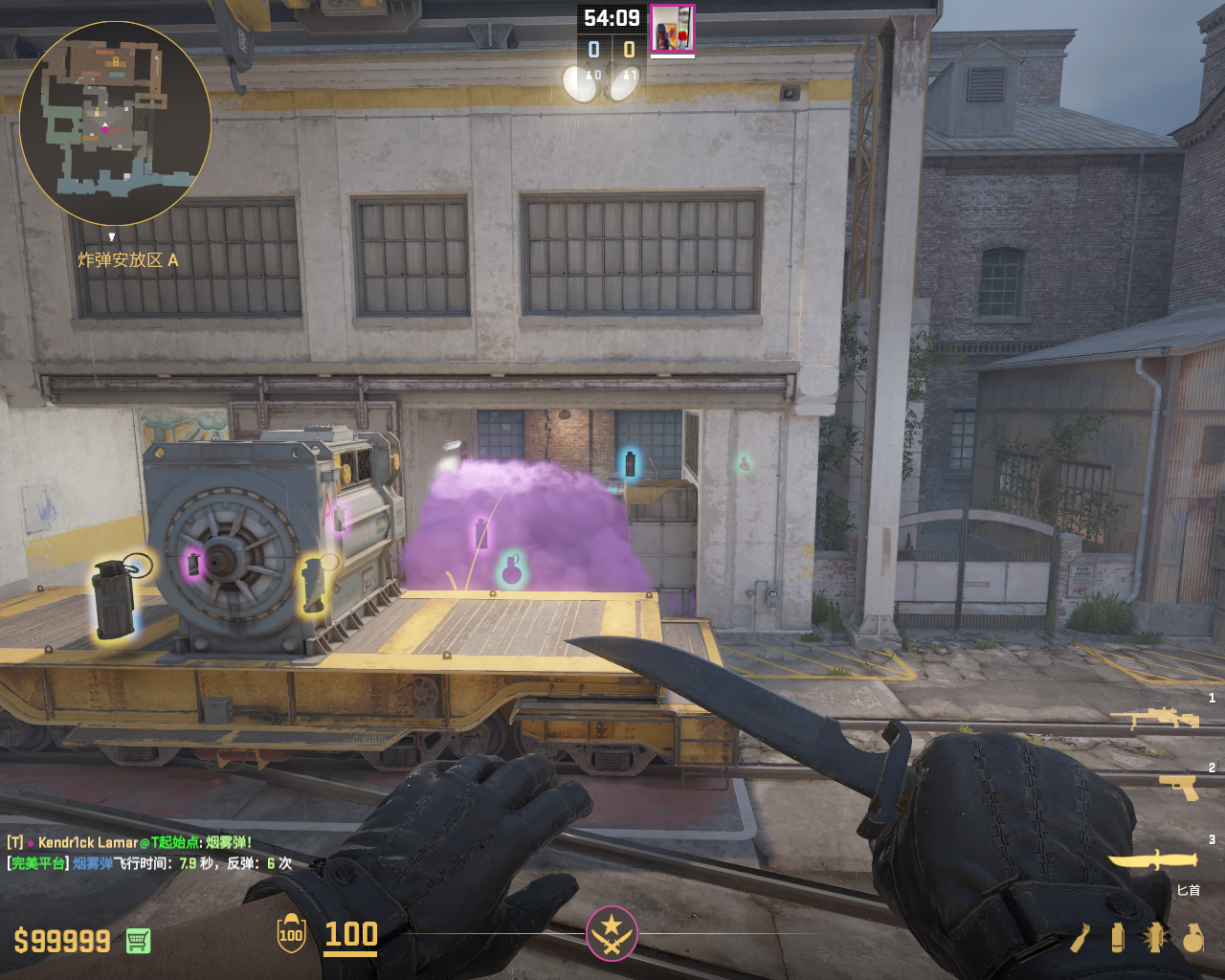Select the sniper rifle in slot 1
The width and height of the screenshot is (1225, 980).
pos(1154,718)
